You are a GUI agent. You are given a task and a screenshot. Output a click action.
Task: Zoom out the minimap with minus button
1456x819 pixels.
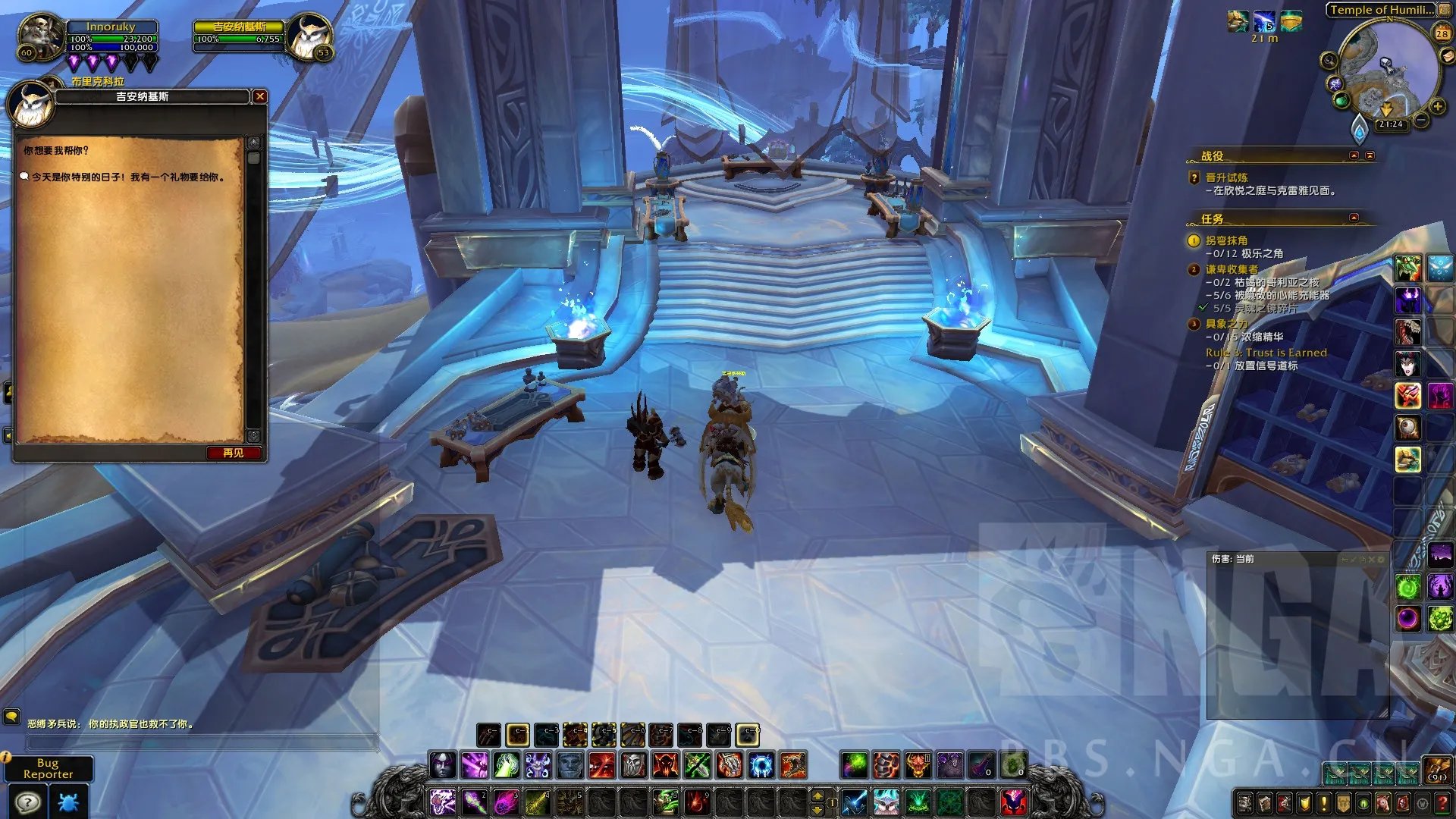[1421, 120]
